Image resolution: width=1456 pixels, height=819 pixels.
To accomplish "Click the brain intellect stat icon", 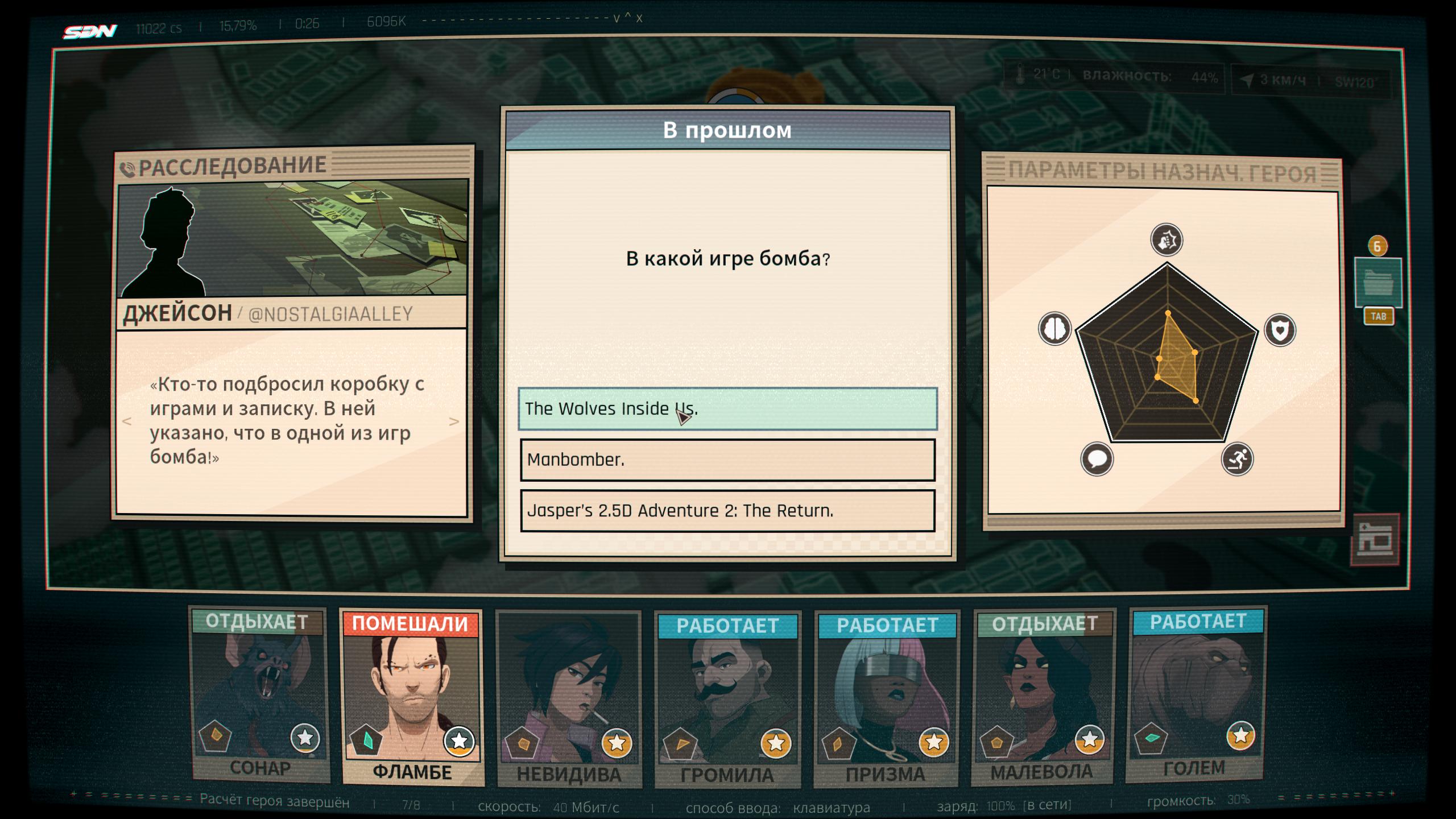I will pyautogui.click(x=1055, y=329).
